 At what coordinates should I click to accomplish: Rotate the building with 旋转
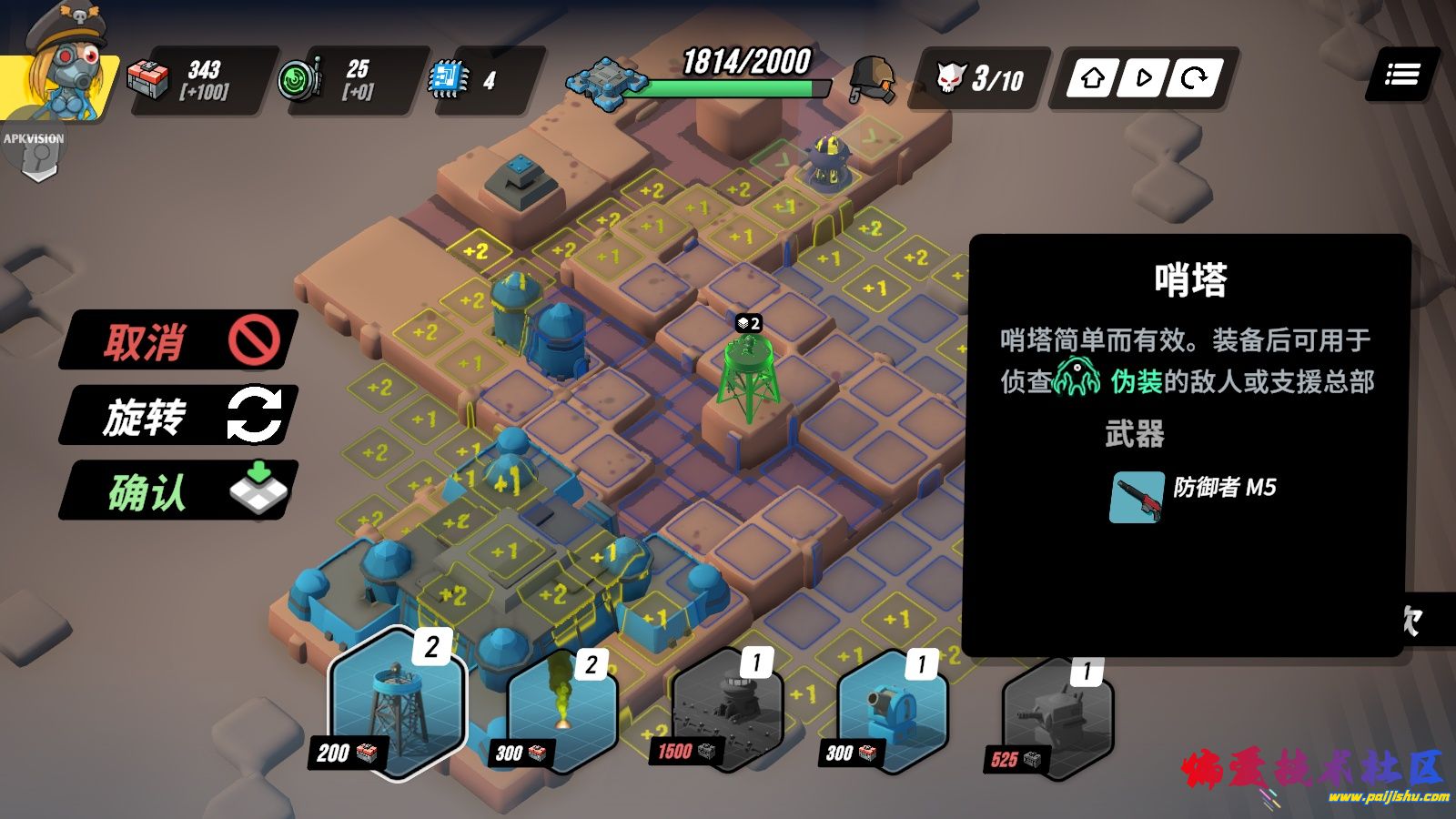[179, 416]
